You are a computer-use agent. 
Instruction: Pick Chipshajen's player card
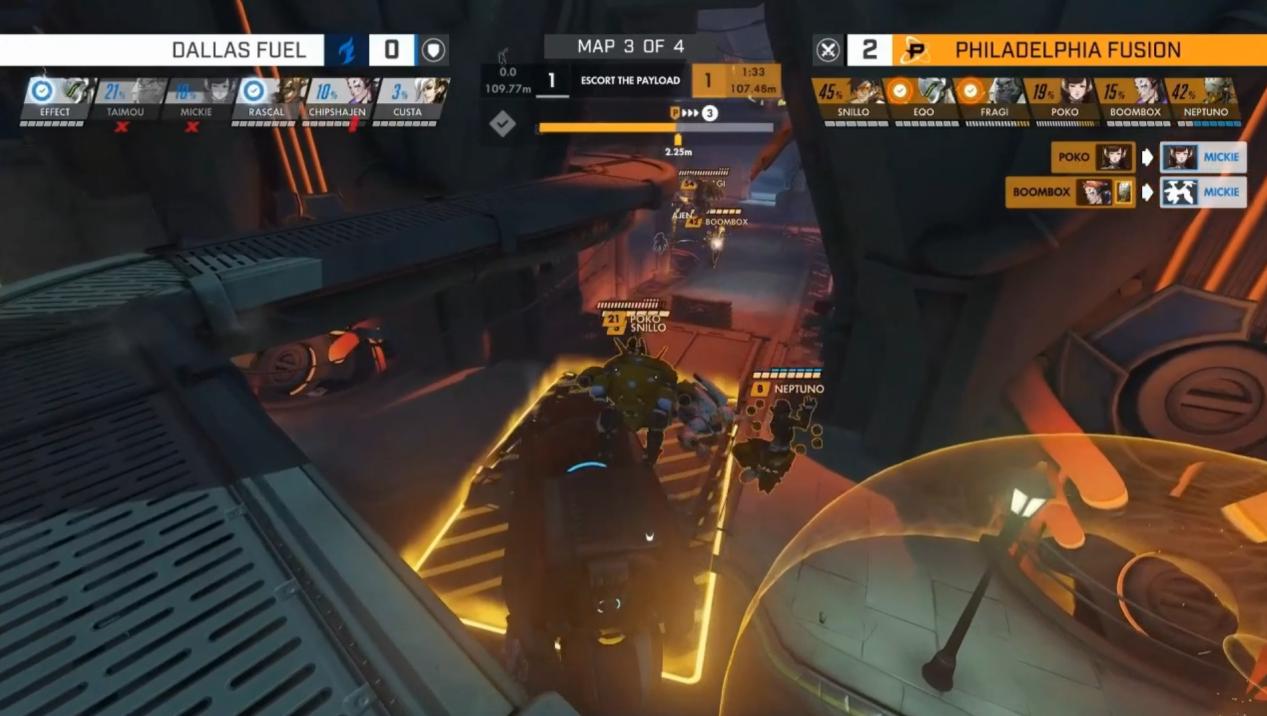(340, 101)
